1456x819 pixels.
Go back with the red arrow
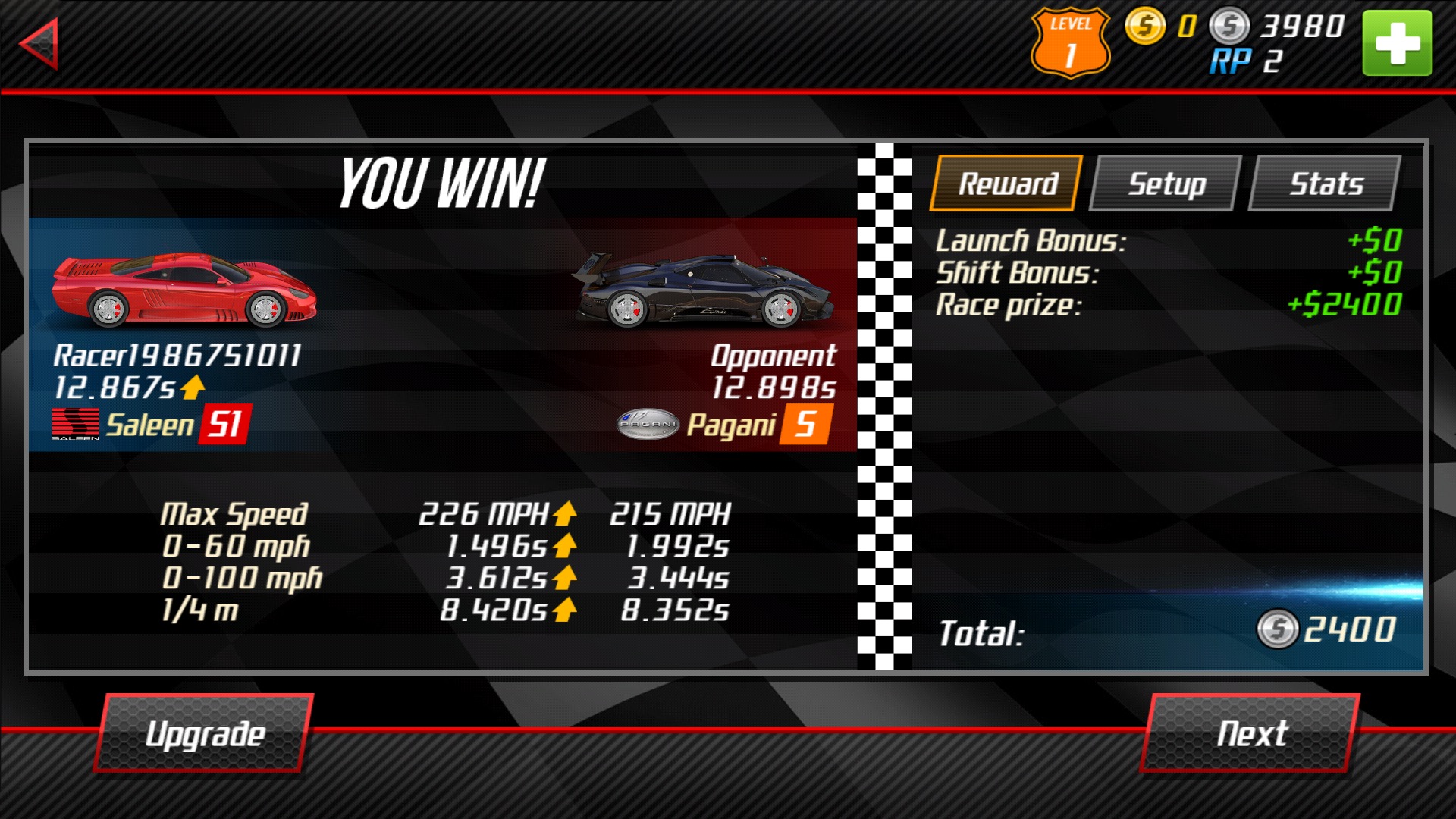39,44
